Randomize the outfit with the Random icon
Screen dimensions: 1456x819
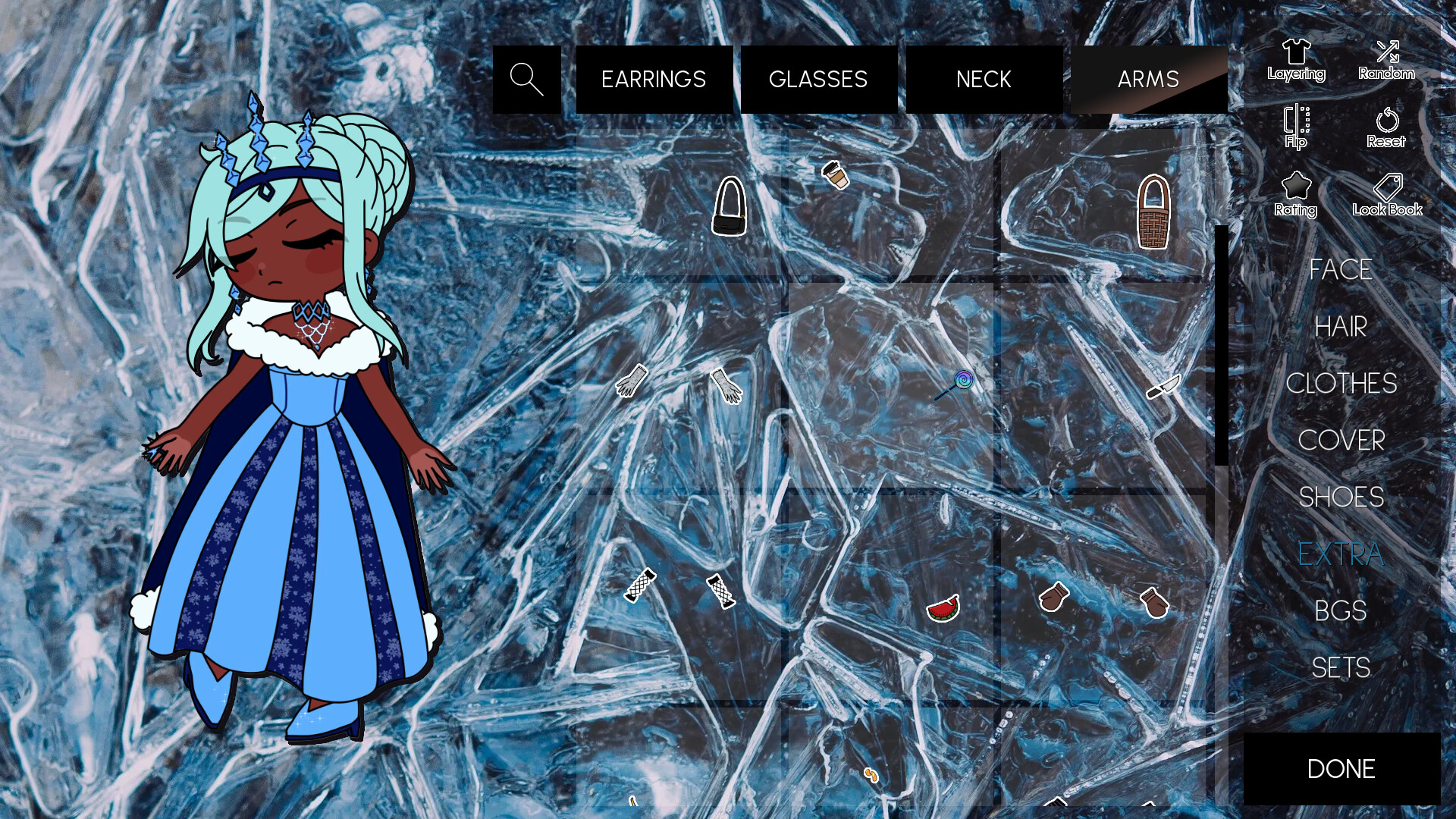pos(1388,59)
